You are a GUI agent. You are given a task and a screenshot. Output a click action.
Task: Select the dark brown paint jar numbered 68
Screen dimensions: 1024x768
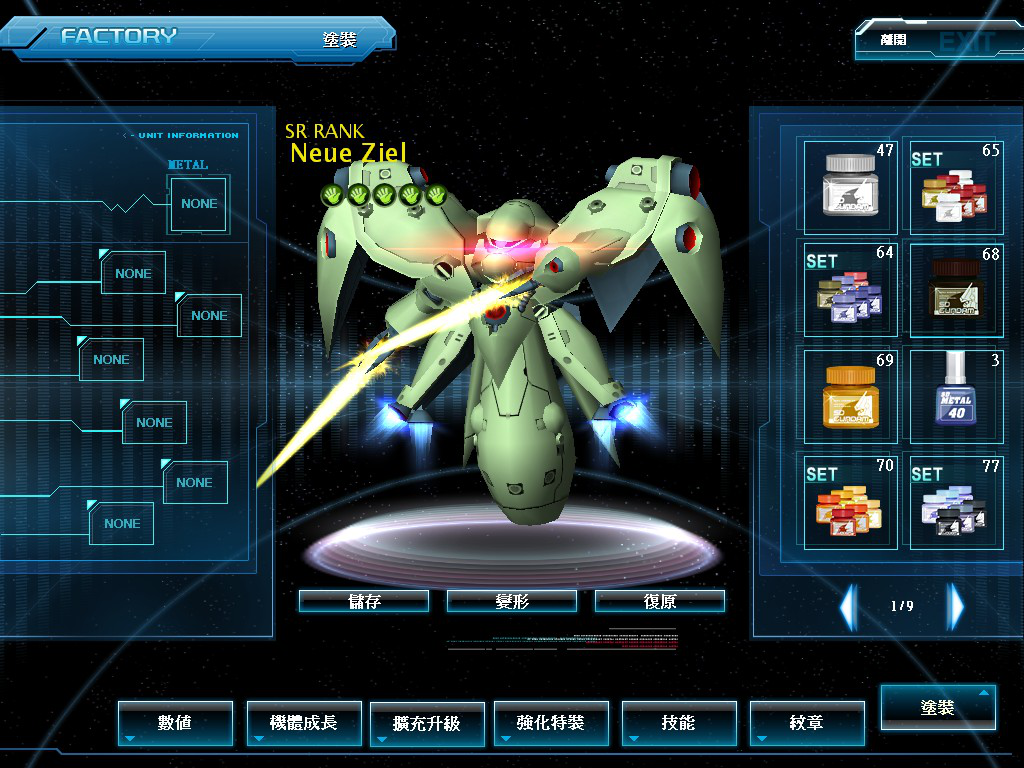coord(954,289)
